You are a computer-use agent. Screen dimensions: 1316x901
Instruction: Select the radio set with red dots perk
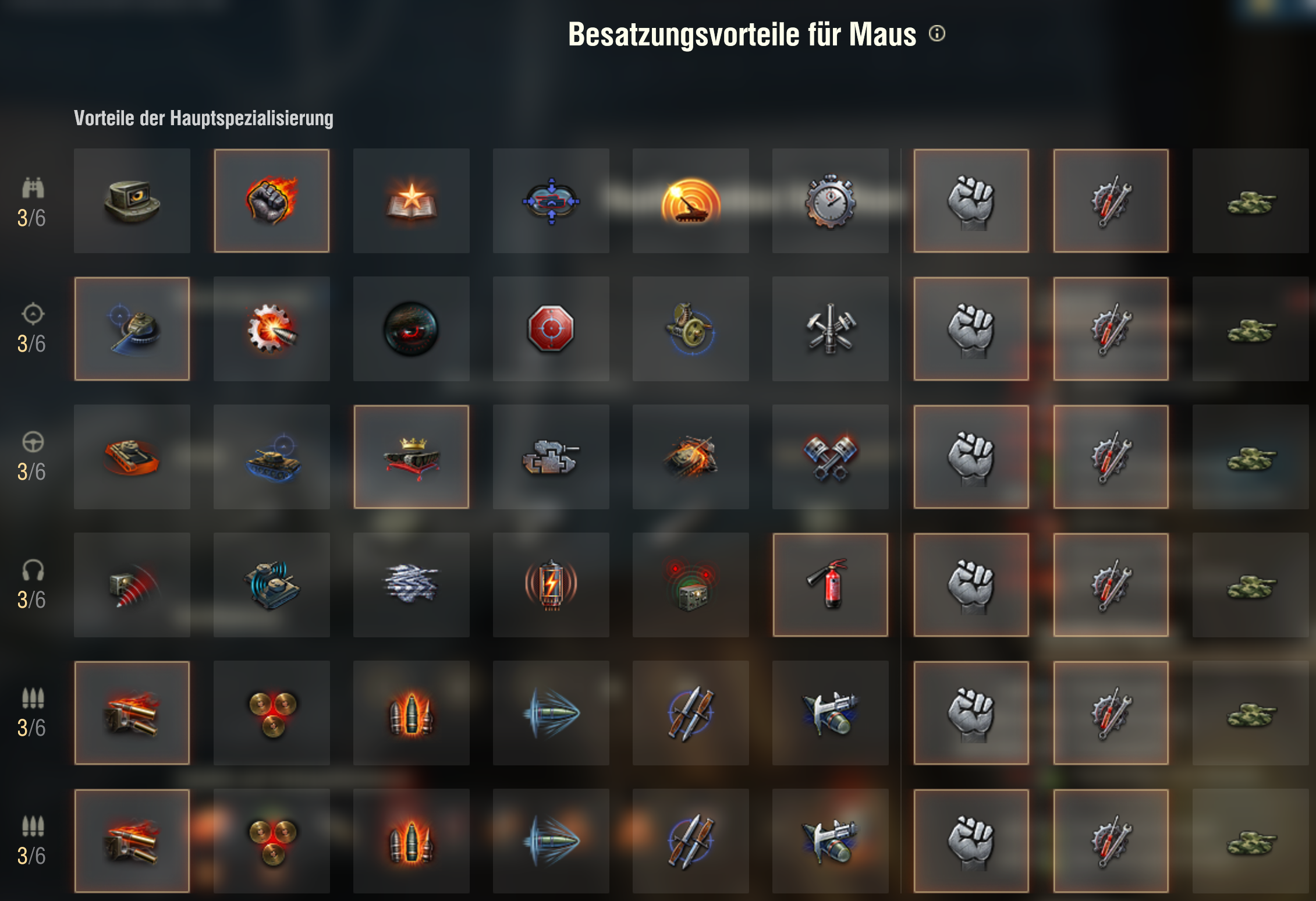[691, 585]
